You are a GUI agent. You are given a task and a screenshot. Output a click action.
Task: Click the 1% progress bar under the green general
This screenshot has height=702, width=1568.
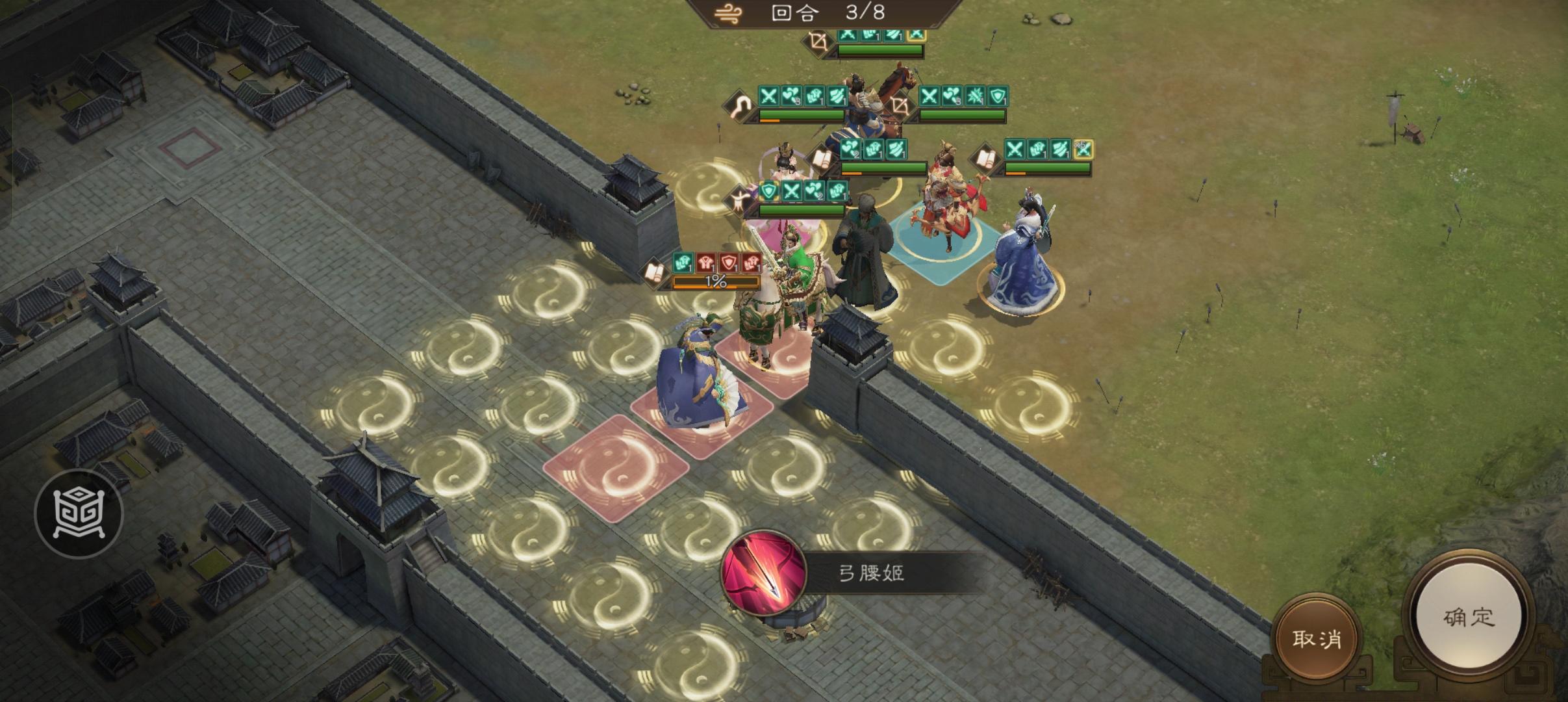point(716,281)
